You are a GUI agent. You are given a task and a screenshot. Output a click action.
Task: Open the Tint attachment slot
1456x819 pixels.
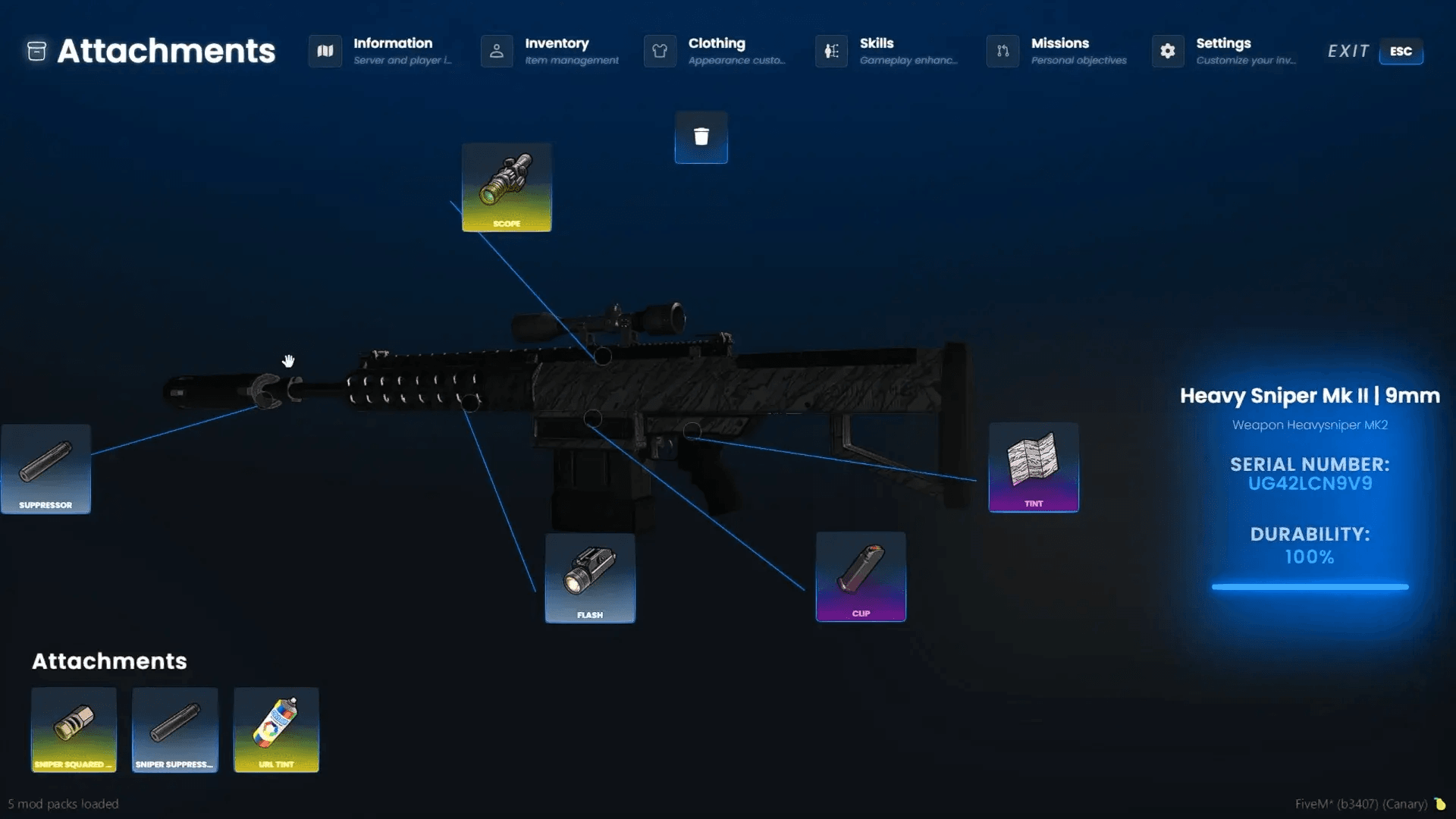[x=1033, y=467]
